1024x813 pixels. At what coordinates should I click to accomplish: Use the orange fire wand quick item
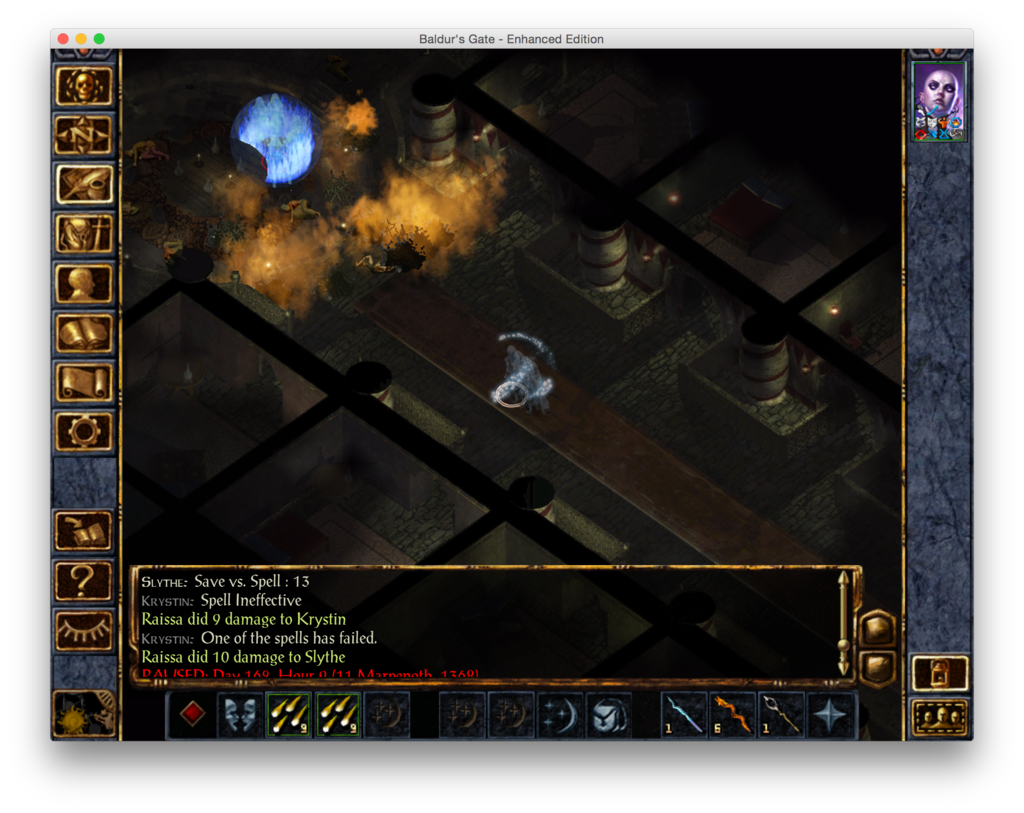(734, 715)
